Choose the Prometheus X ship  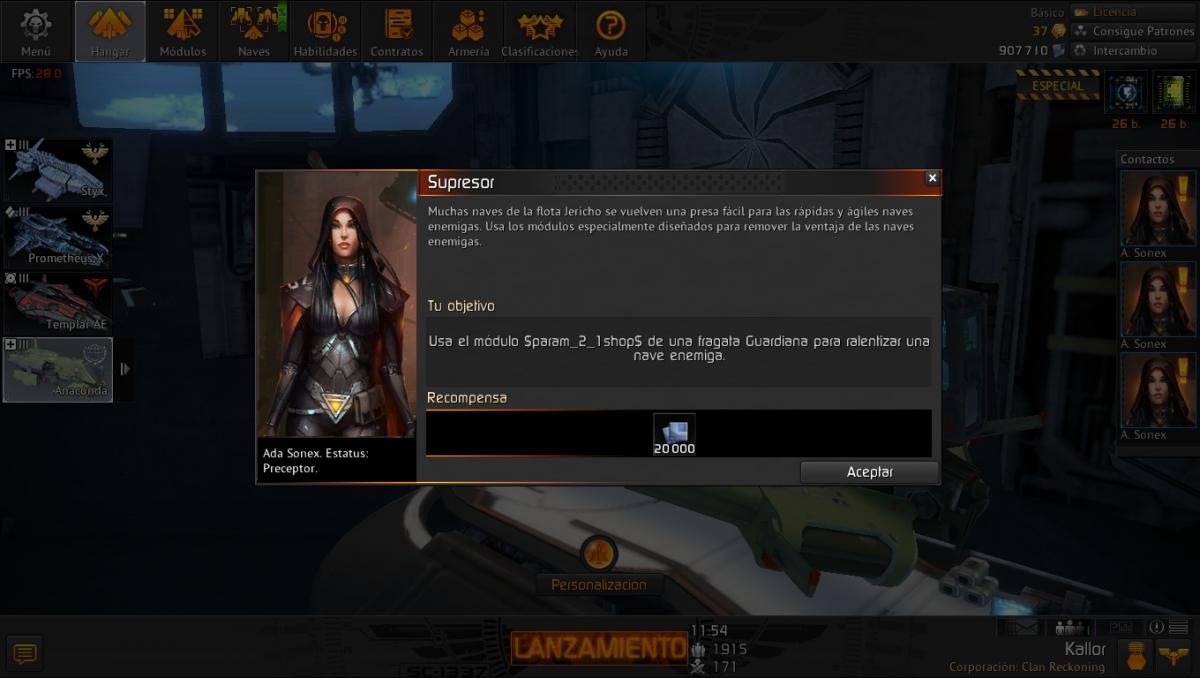(x=58, y=237)
